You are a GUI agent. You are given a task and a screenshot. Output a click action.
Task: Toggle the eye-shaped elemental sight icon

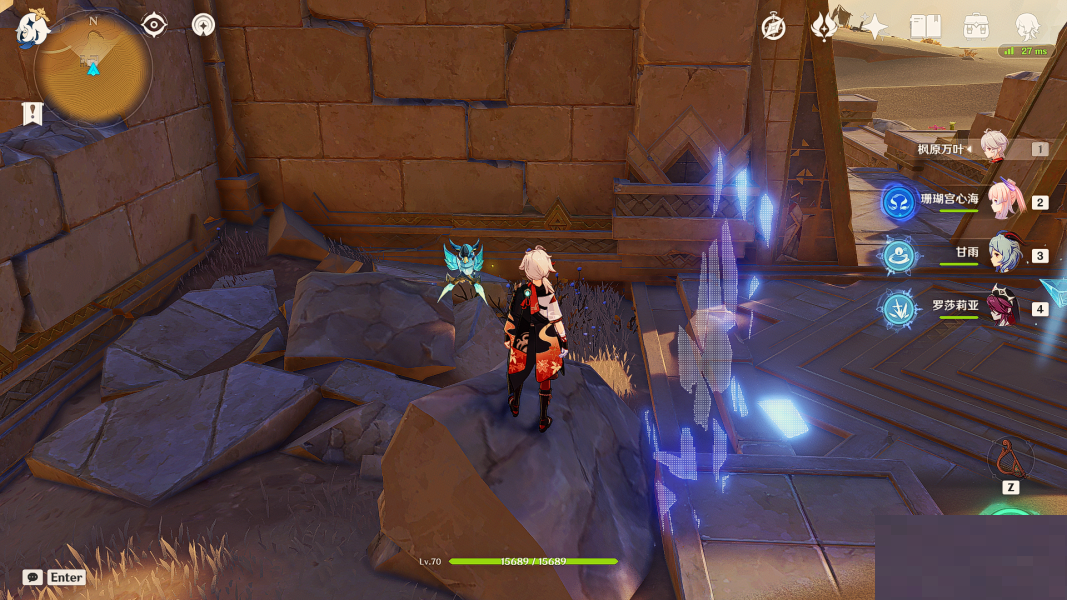tap(154, 25)
